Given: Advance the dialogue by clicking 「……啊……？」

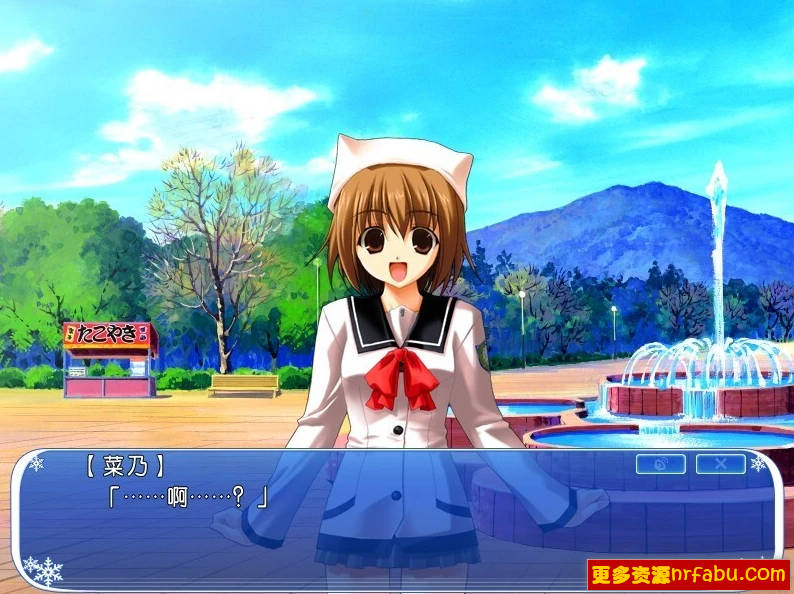Looking at the screenshot, I should 187,497.
